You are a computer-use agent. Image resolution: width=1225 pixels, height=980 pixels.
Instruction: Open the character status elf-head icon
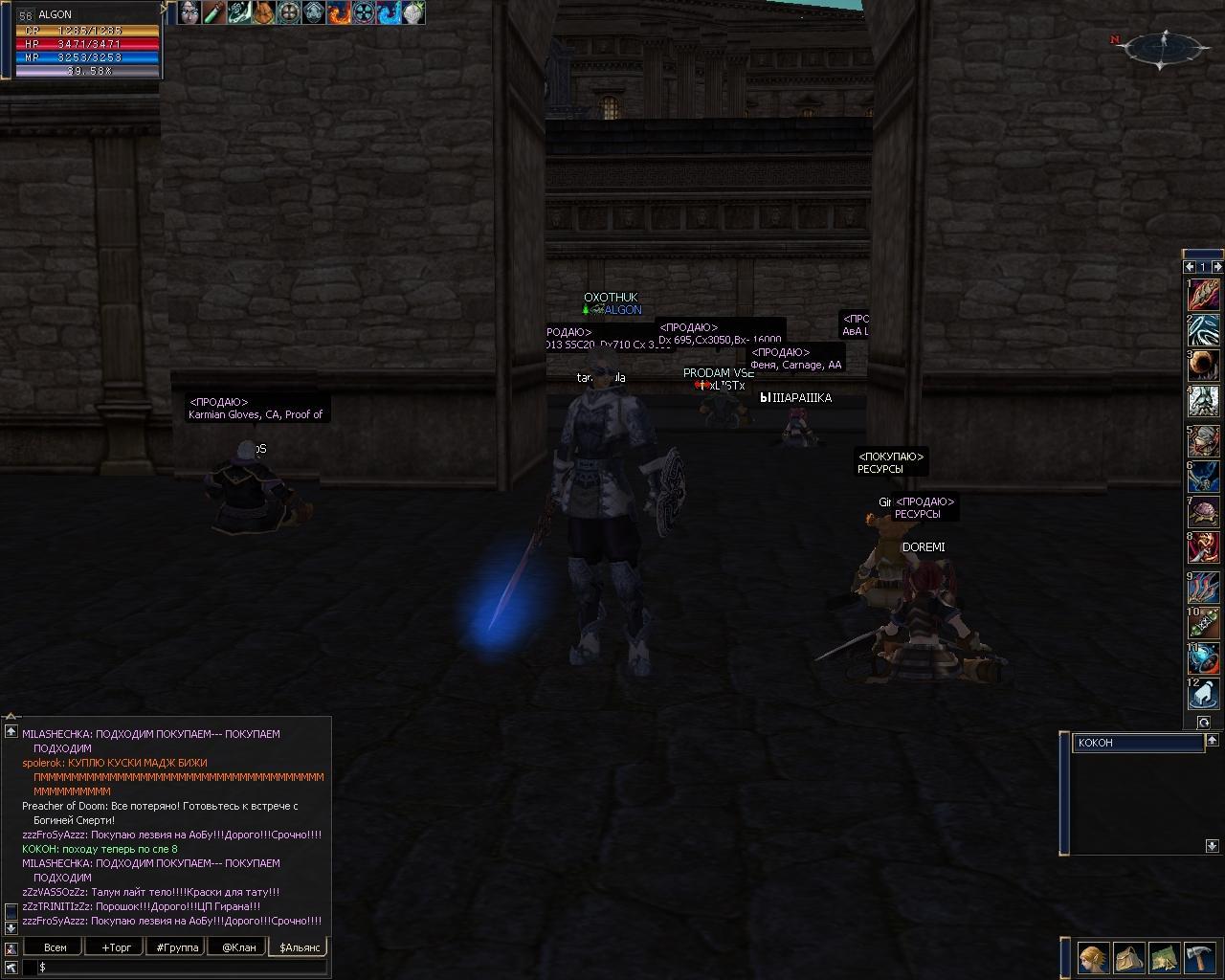click(1094, 957)
